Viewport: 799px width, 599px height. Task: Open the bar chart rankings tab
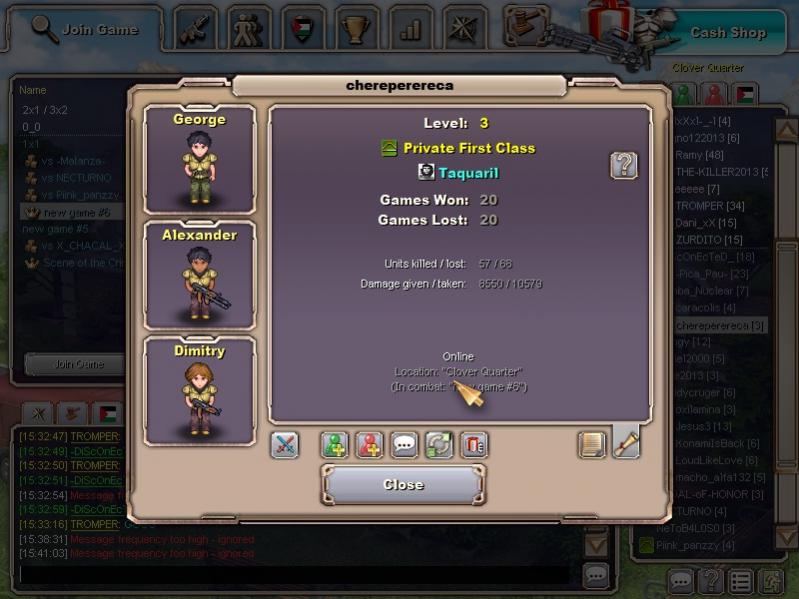pos(410,28)
